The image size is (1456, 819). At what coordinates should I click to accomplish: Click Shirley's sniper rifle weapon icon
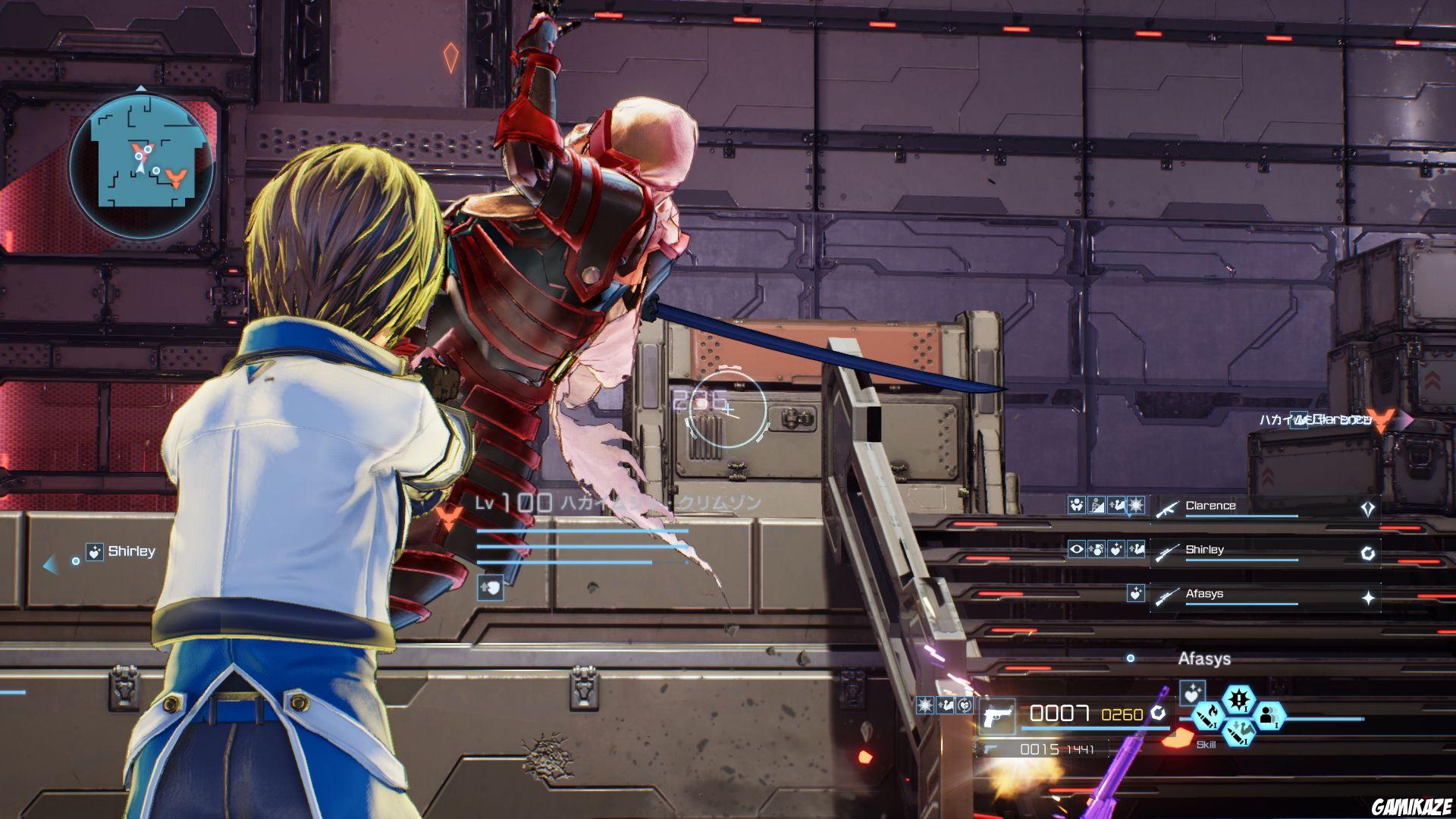(1167, 552)
